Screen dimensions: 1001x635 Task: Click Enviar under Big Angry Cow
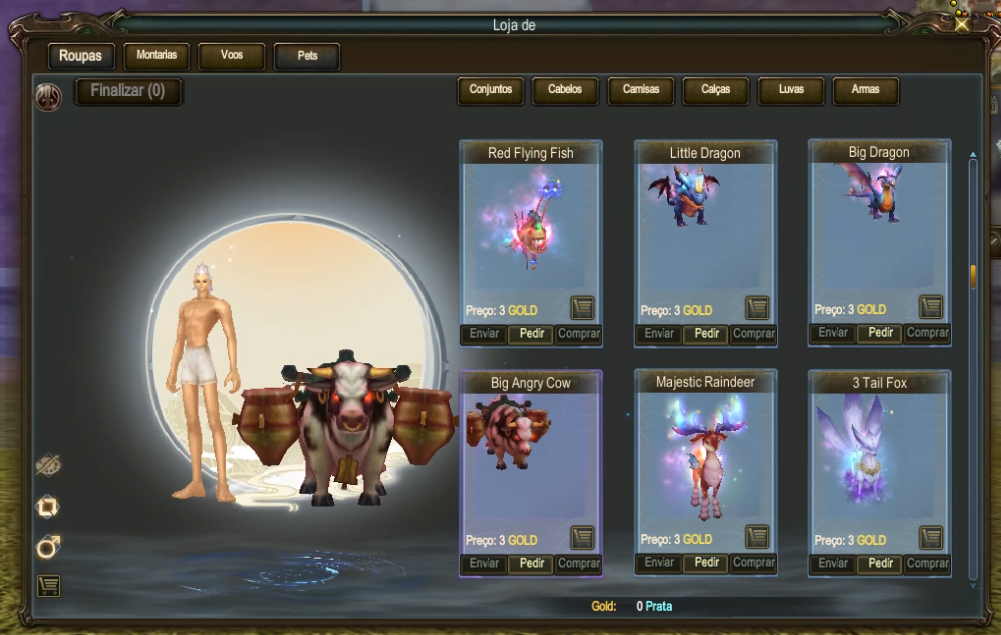coord(484,564)
